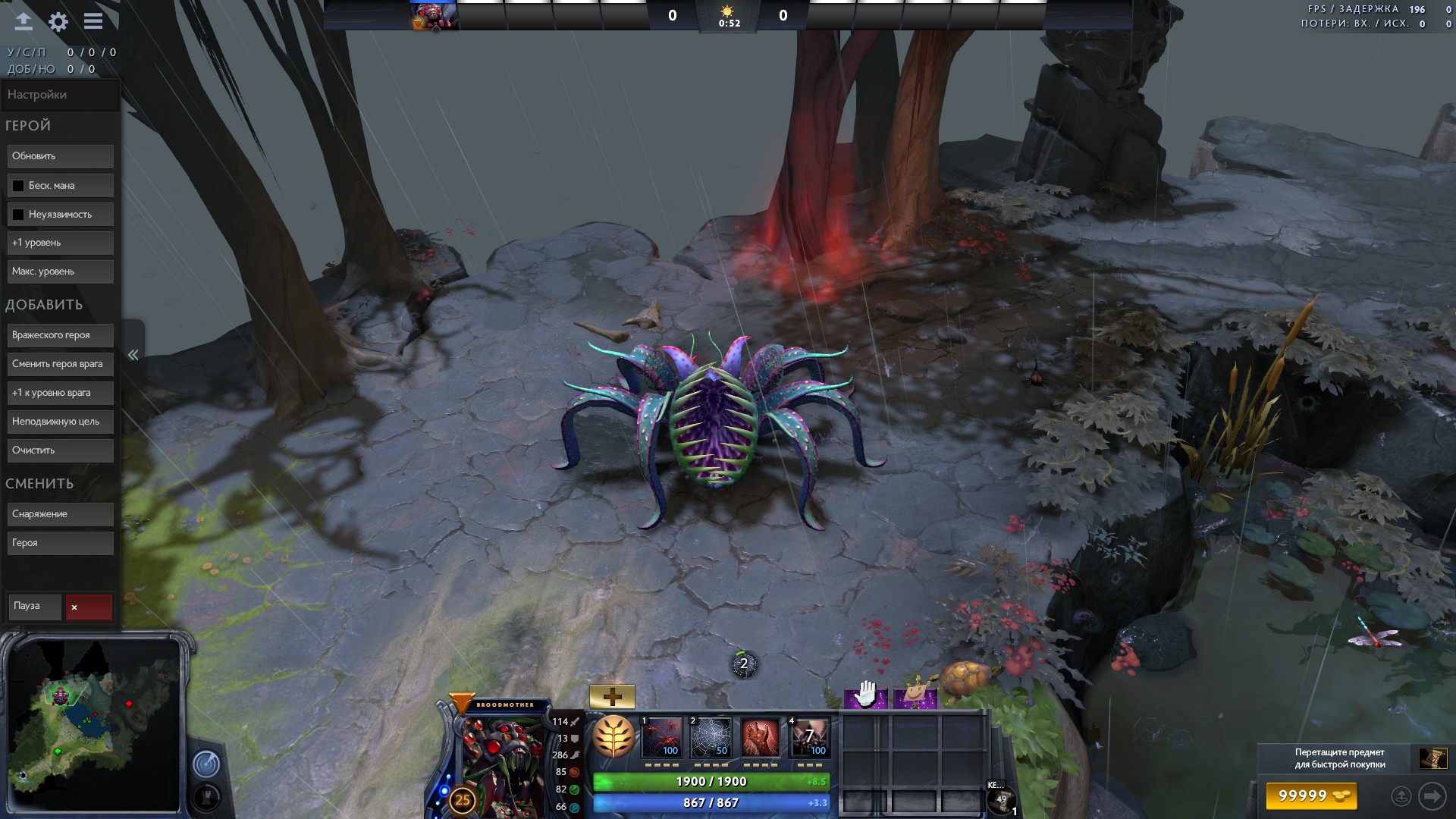Viewport: 1456px width, 819px height.
Task: Click the Обновить button
Action: pos(61,156)
